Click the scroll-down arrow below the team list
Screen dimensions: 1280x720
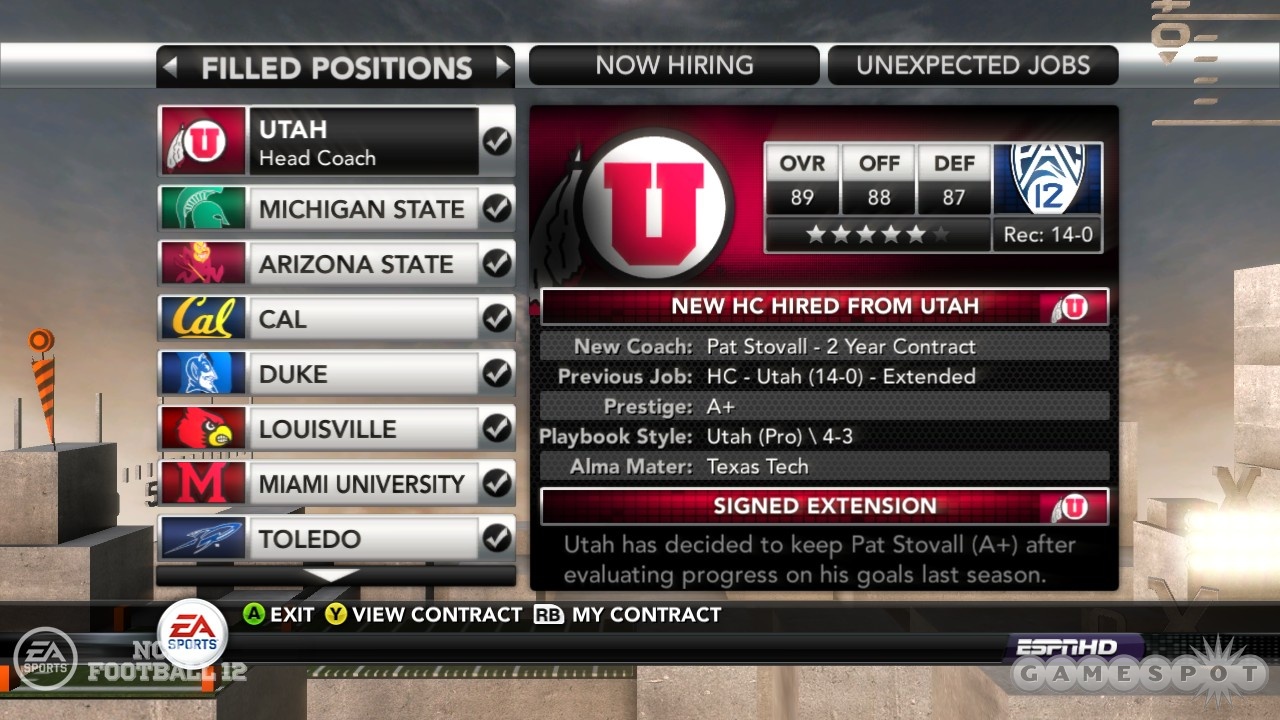click(336, 576)
